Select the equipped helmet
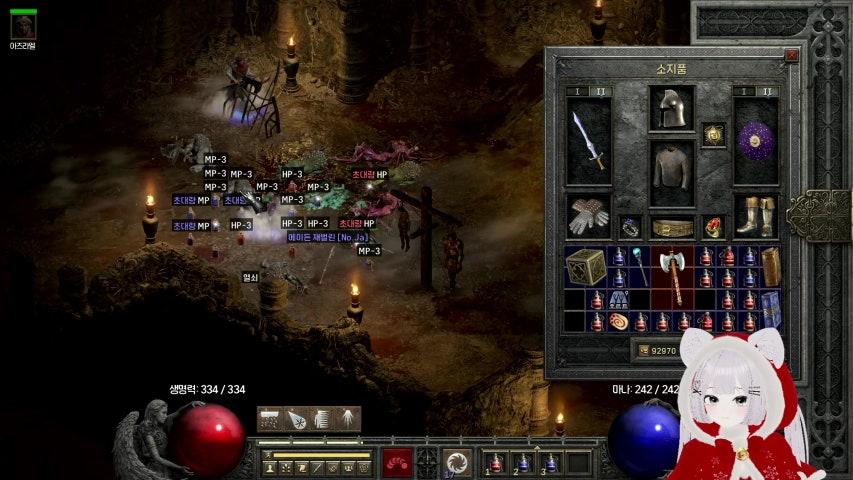Viewport: 853px width, 480px height. 671,108
